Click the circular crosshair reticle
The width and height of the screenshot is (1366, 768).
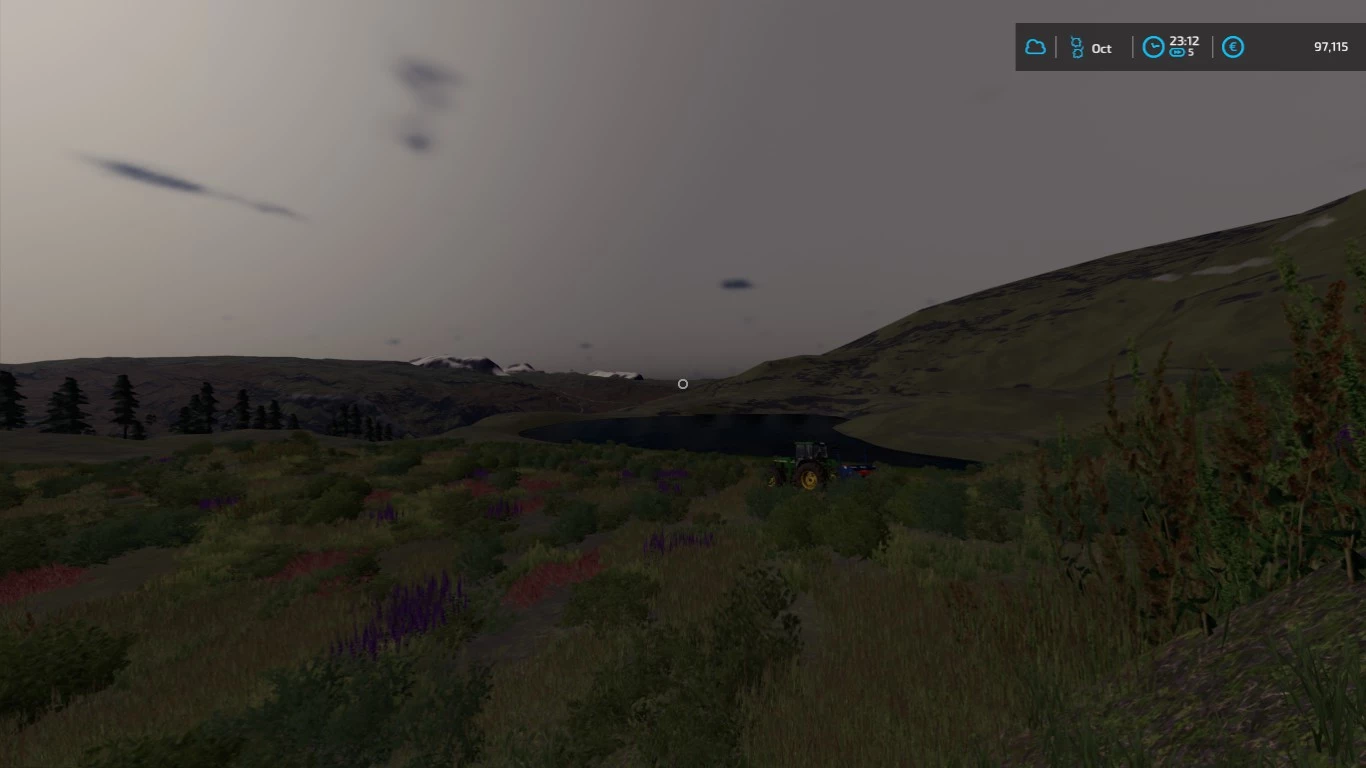tap(683, 384)
